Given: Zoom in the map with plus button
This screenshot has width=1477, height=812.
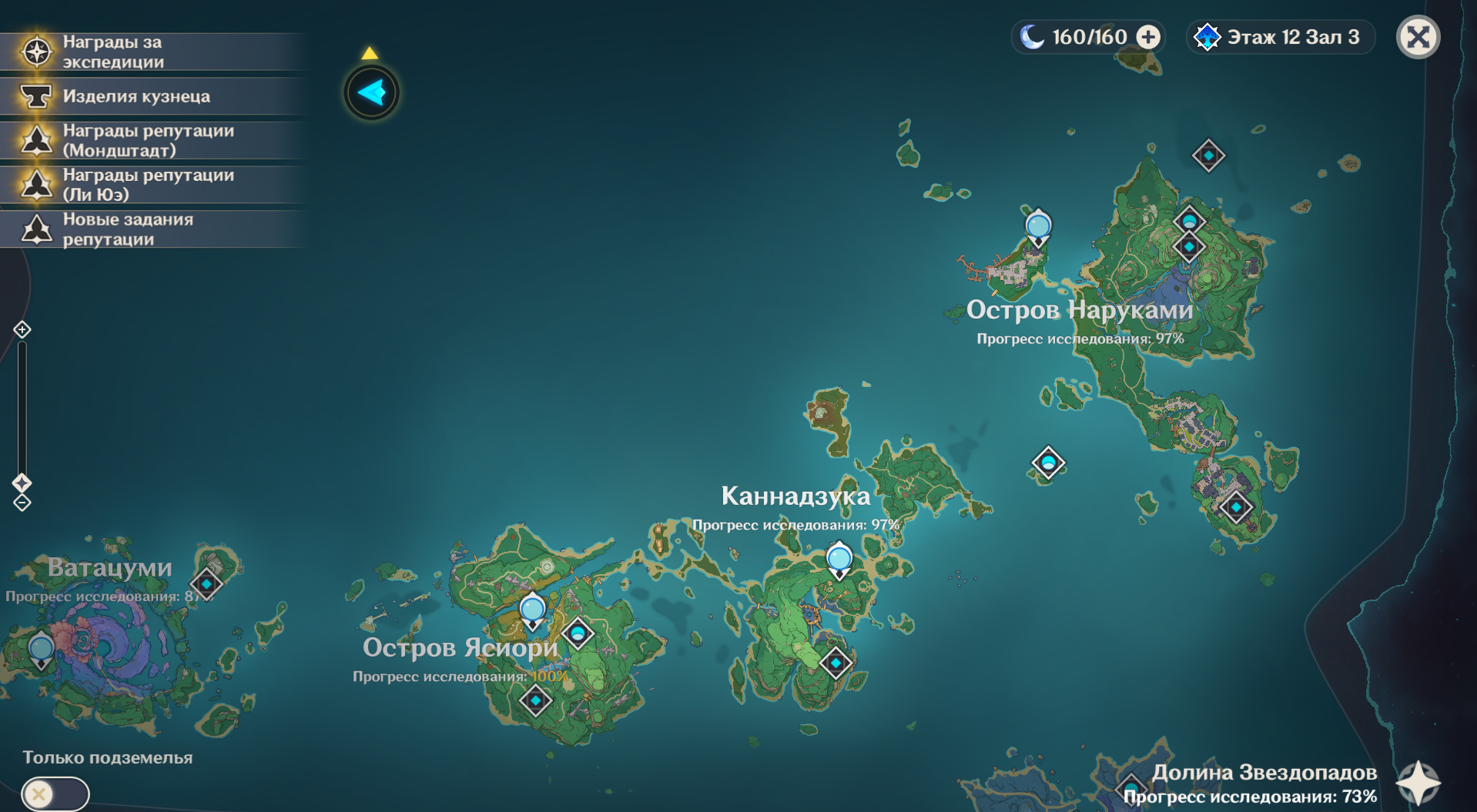Looking at the screenshot, I should 22,329.
